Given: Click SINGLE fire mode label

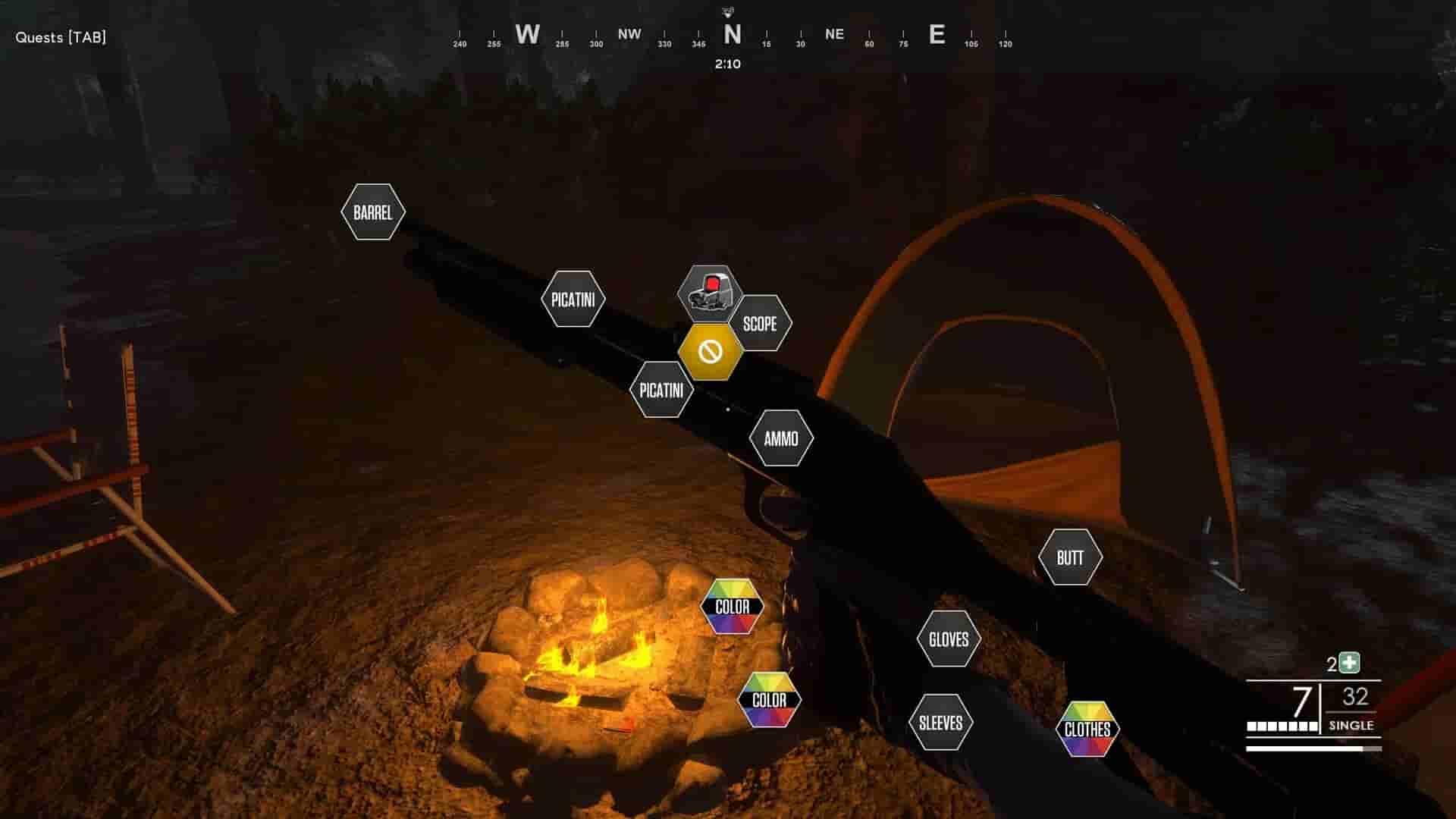Looking at the screenshot, I should point(1351,725).
